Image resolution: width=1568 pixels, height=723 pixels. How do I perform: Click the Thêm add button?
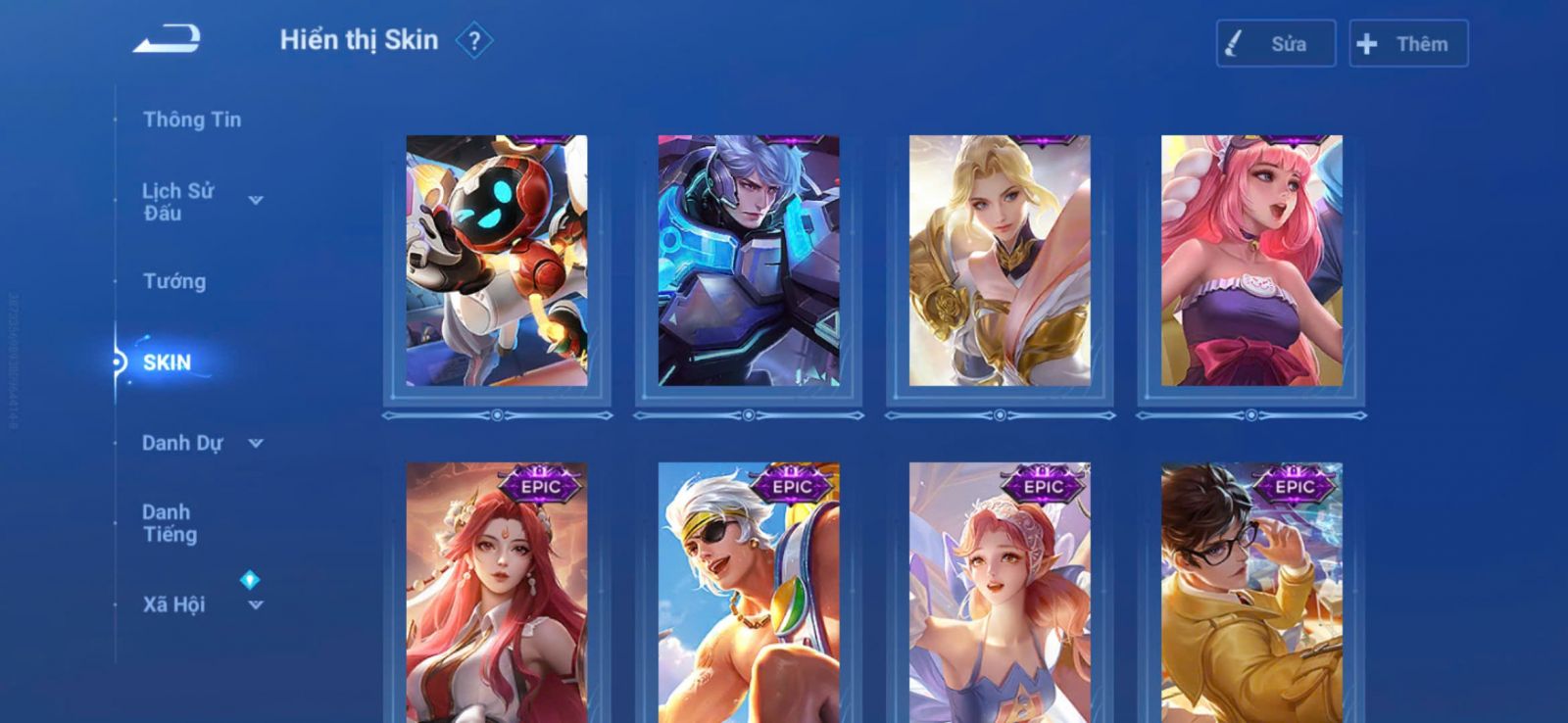[x=1407, y=44]
